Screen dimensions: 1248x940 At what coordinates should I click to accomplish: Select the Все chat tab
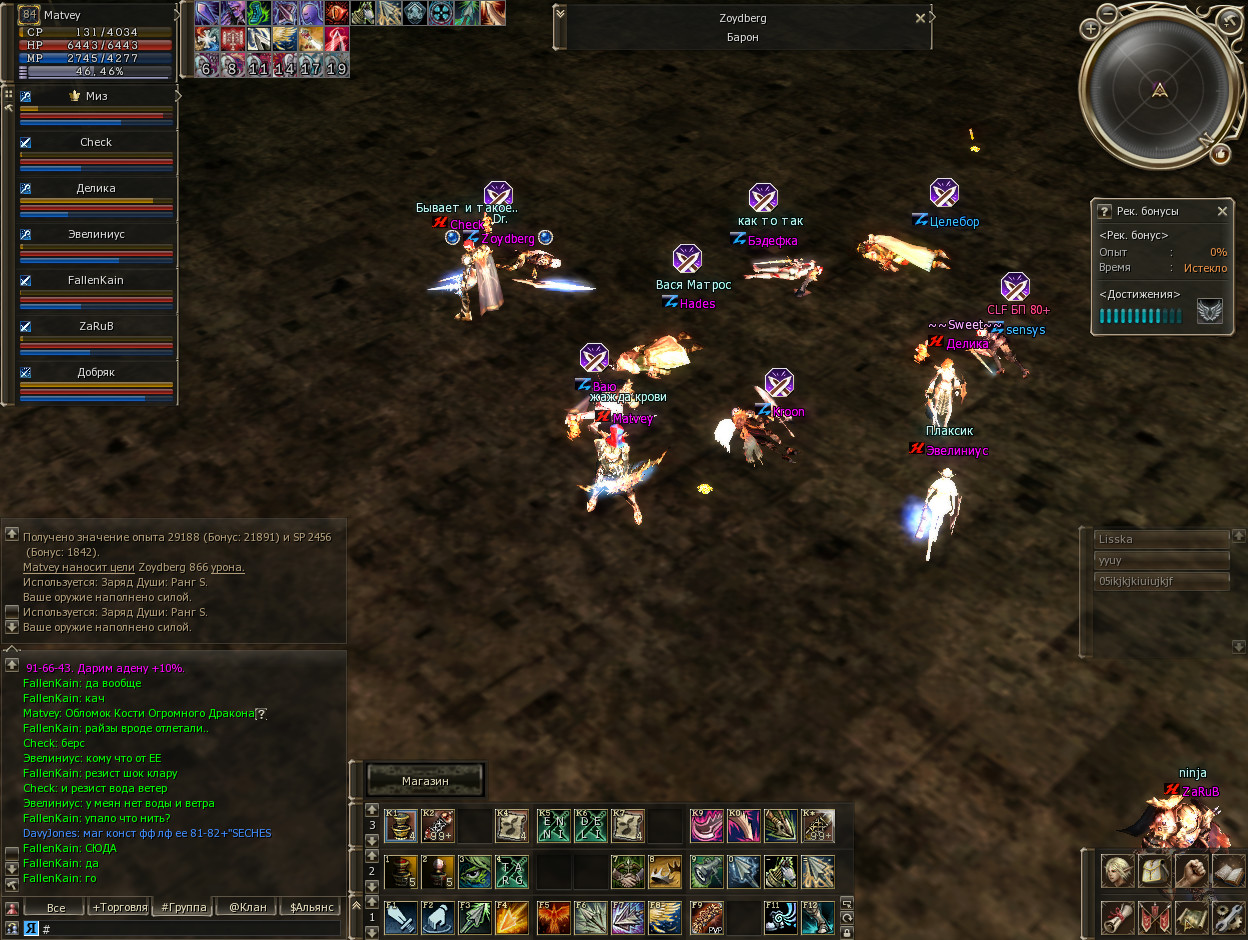[56, 908]
